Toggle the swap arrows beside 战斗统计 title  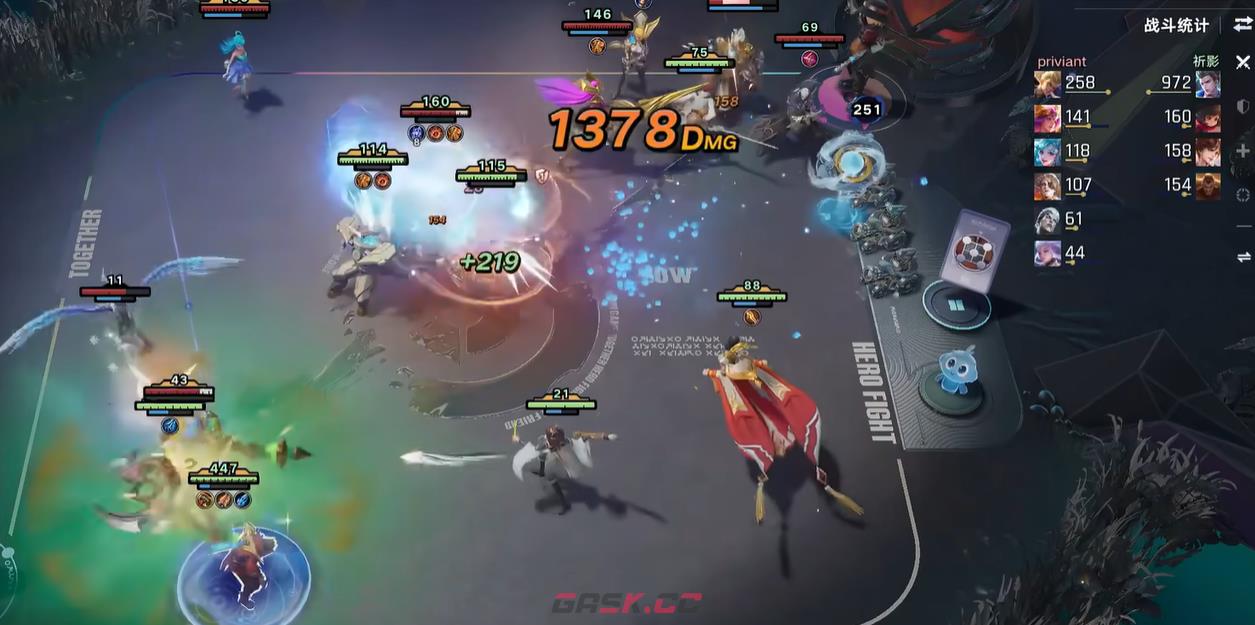[1242, 25]
